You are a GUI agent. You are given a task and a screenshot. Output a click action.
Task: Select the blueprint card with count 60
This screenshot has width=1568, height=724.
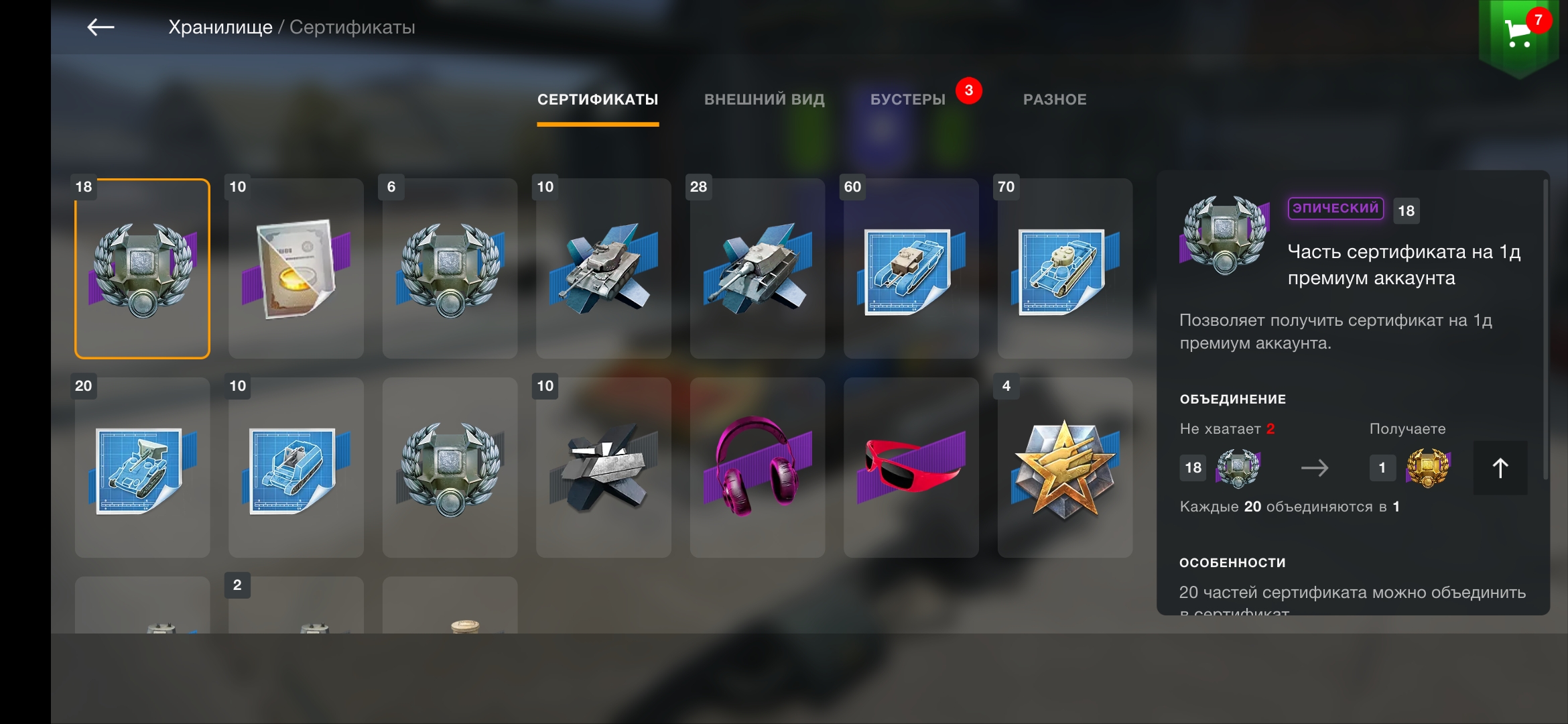911,269
